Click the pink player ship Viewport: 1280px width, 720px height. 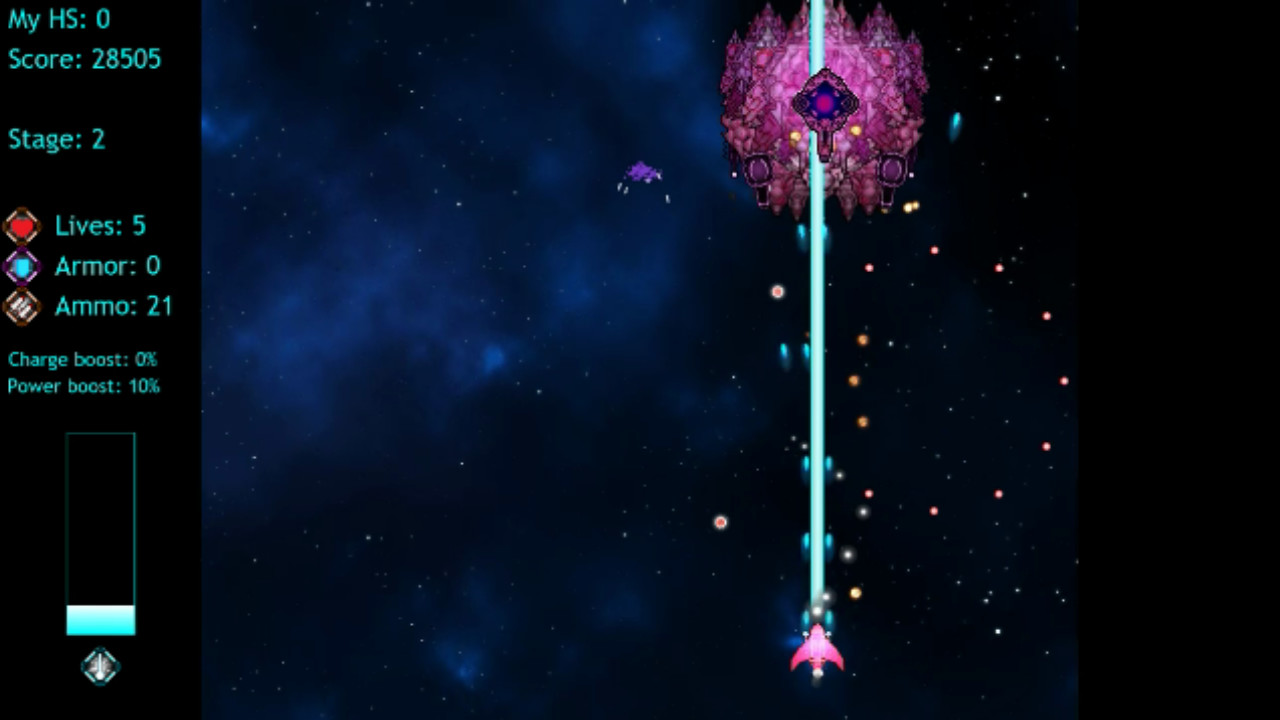click(817, 652)
